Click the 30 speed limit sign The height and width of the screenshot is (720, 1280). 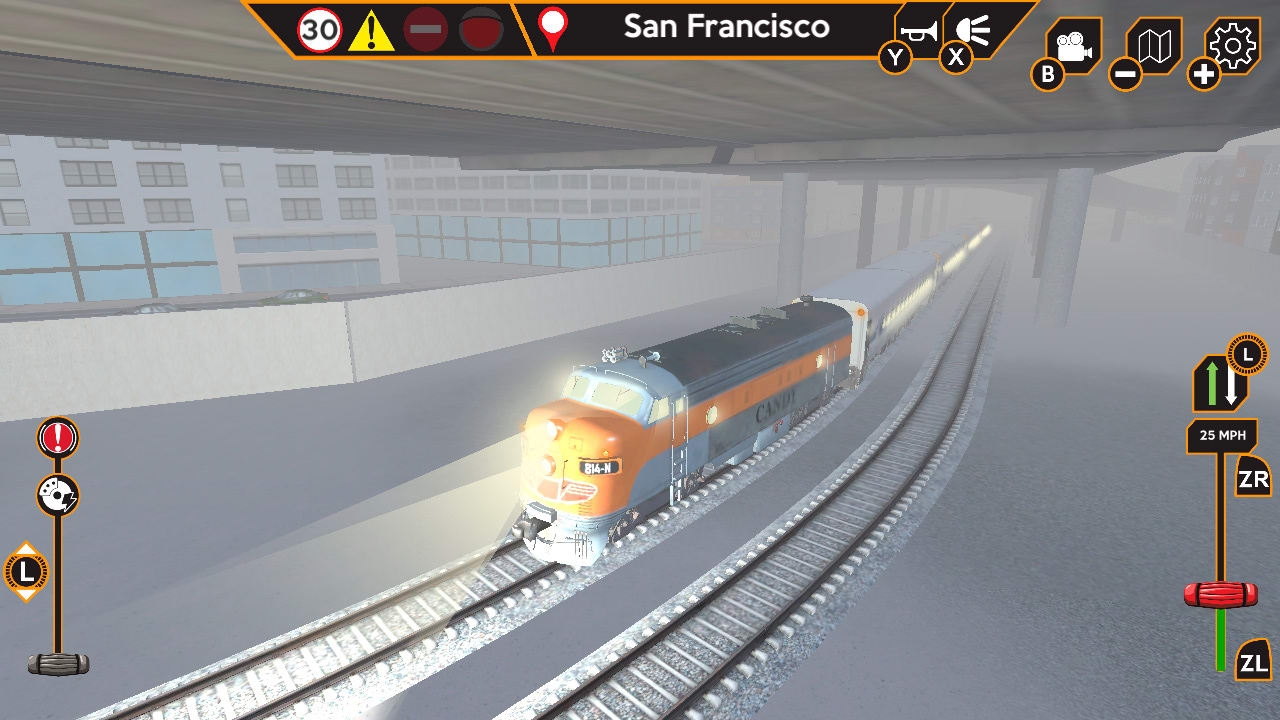pyautogui.click(x=318, y=27)
